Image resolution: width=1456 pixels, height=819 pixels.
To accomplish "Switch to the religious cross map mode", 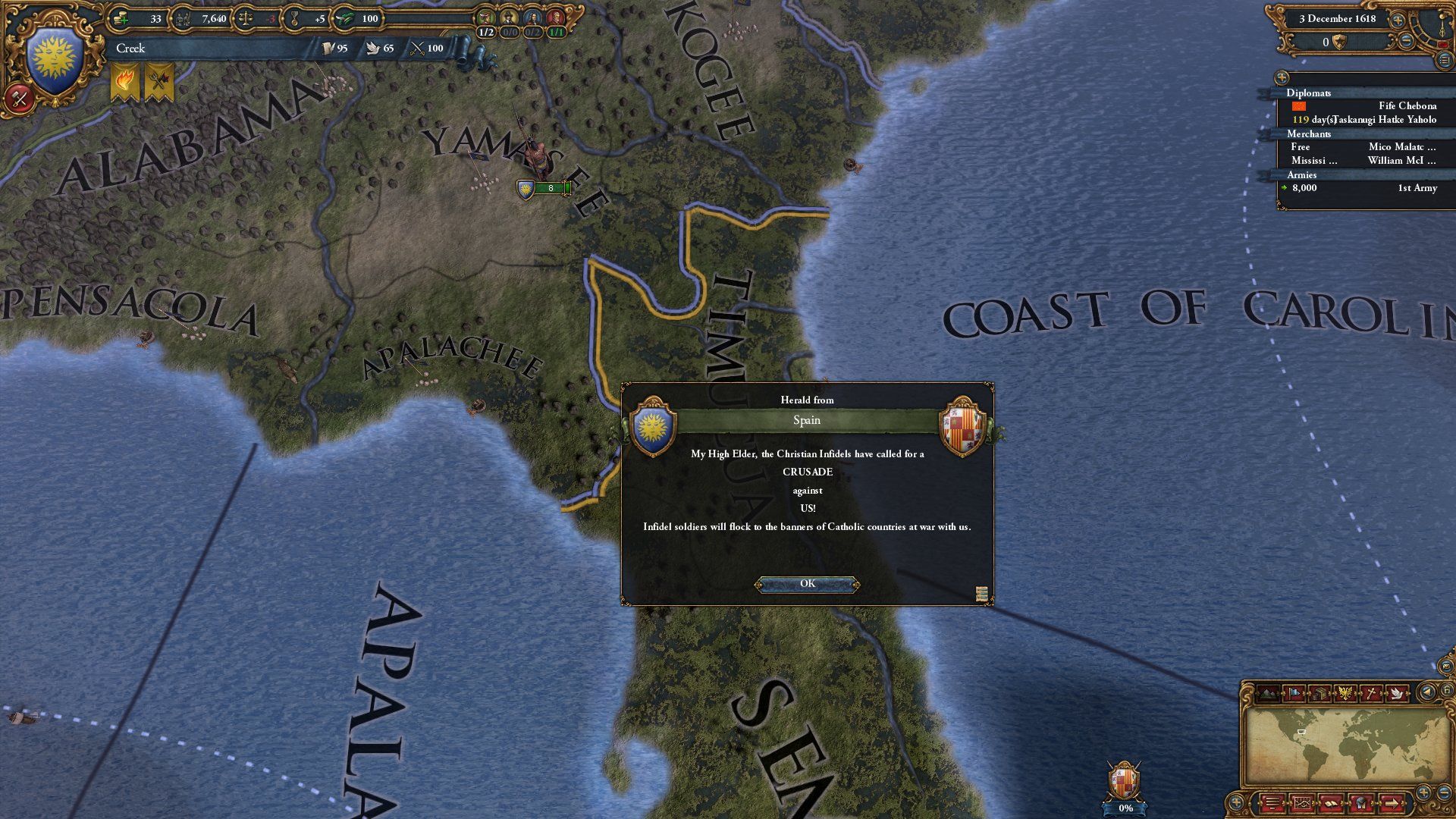I will (1371, 693).
